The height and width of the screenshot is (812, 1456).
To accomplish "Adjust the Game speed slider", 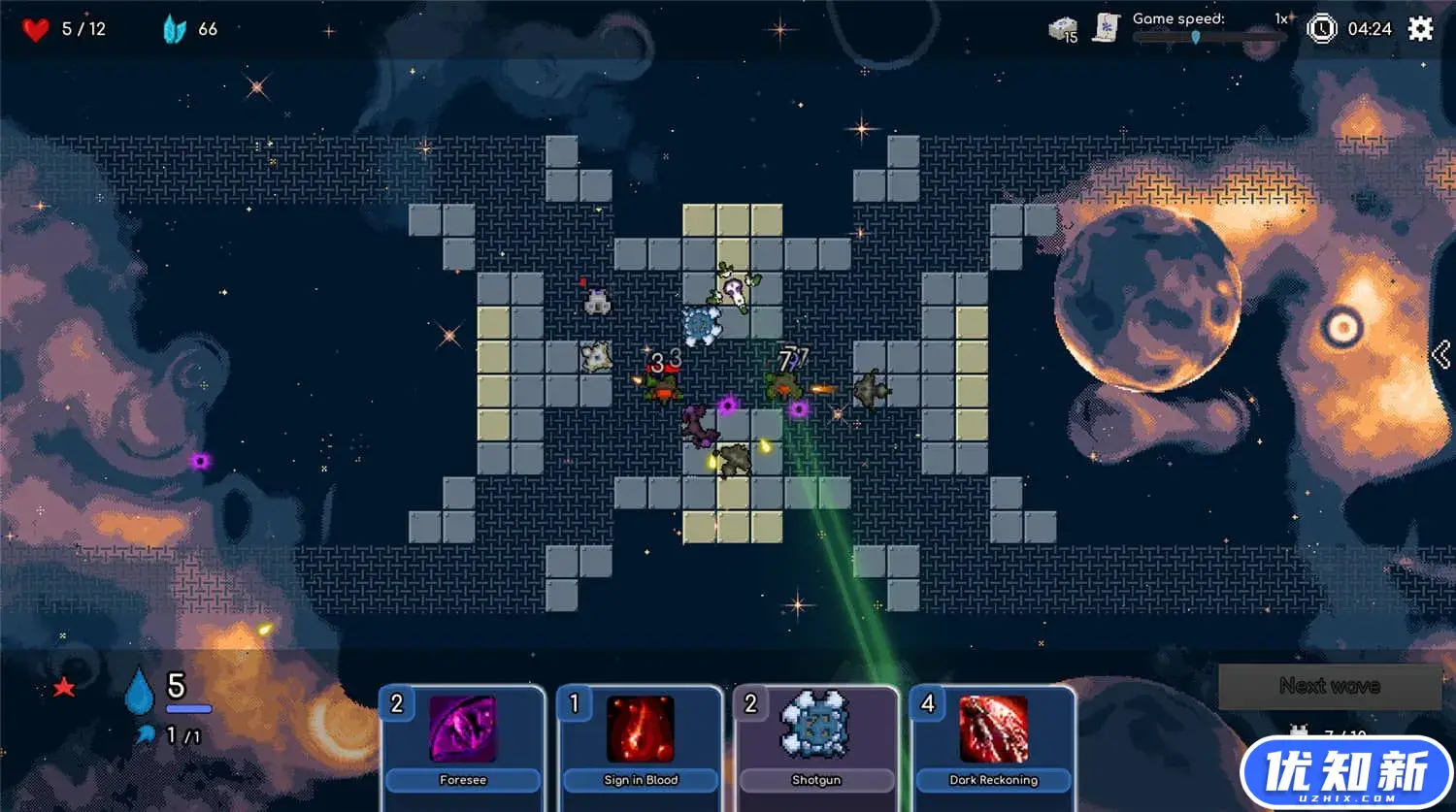I will (x=1196, y=37).
